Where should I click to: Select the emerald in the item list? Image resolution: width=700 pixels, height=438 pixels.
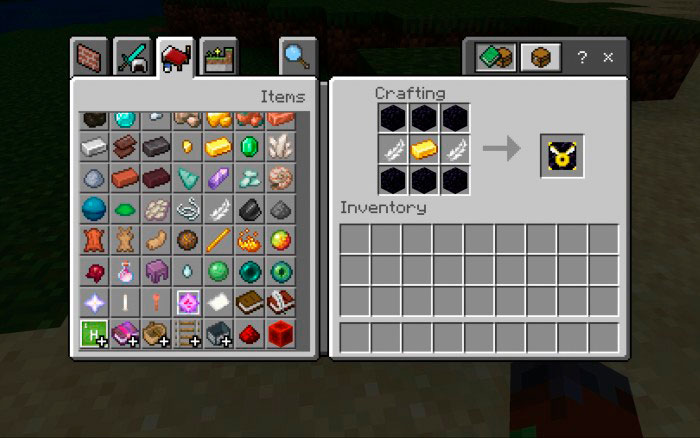click(x=250, y=147)
